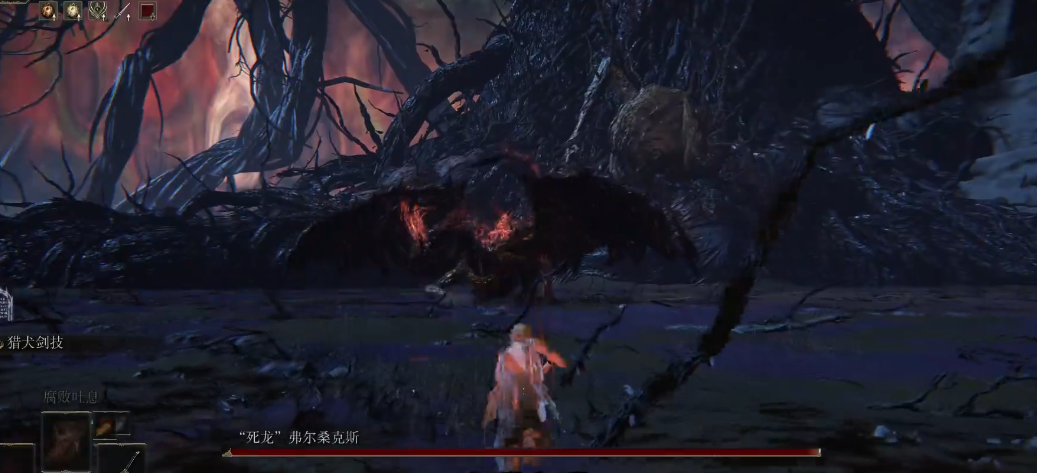Select the pale orb buff icon
The image size is (1037, 473).
point(73,11)
